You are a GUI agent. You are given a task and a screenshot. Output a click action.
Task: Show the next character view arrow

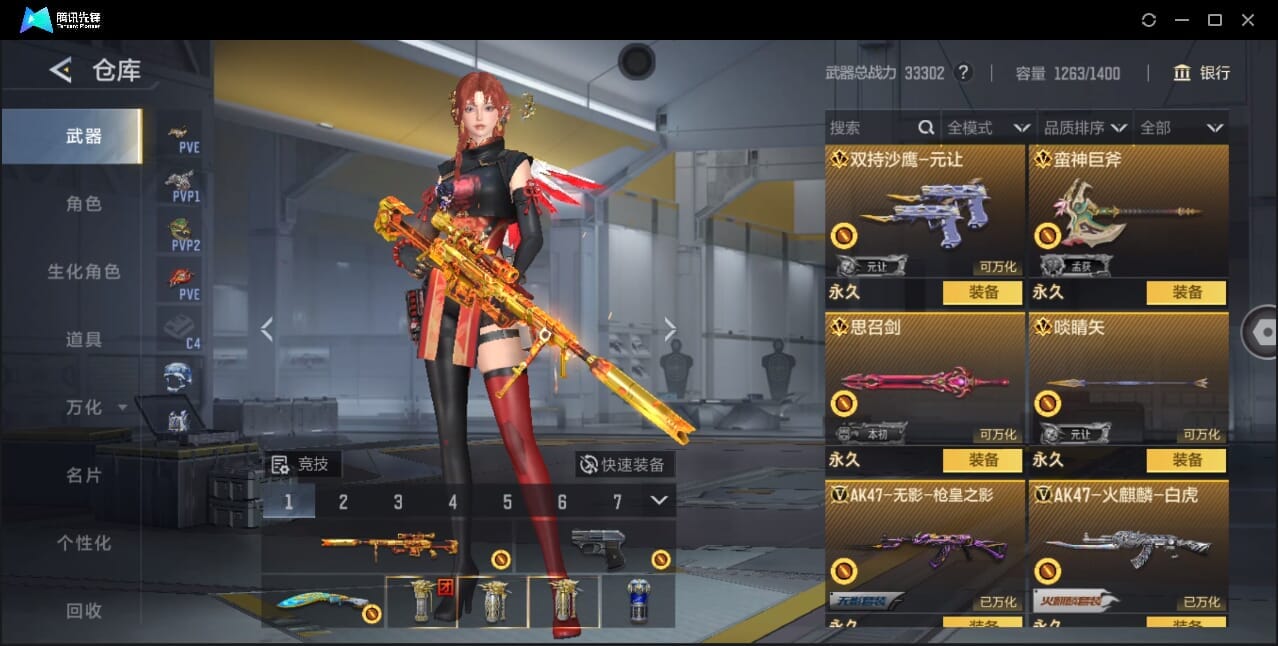pyautogui.click(x=670, y=329)
